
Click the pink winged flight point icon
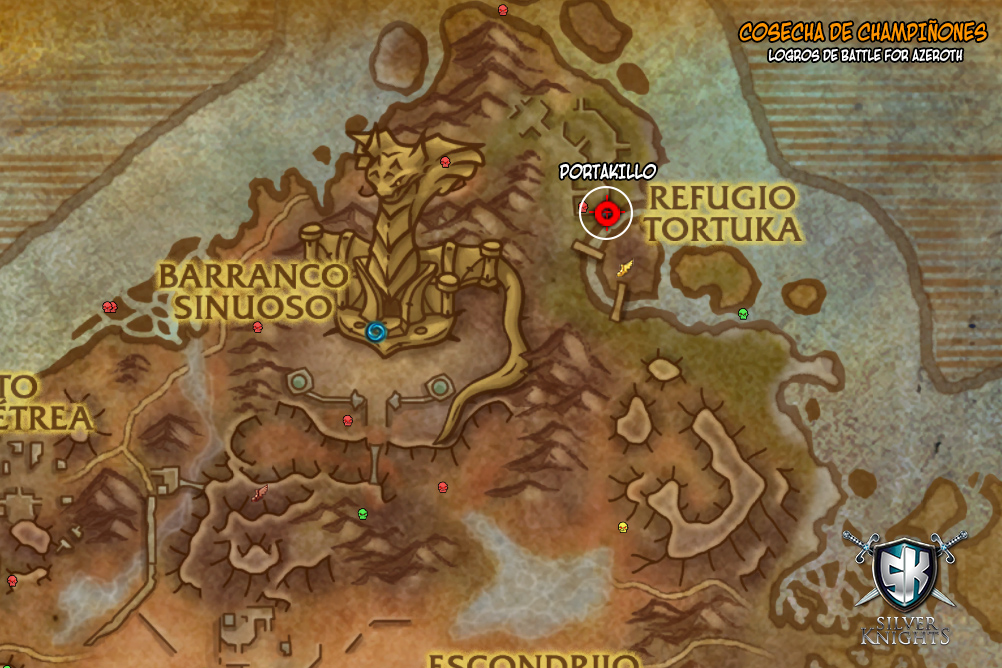260,492
